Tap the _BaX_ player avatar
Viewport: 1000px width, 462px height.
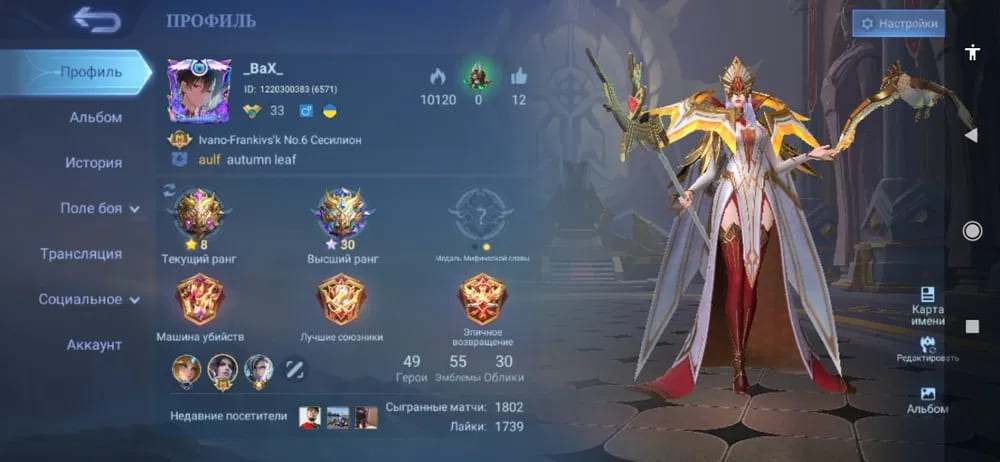click(199, 91)
